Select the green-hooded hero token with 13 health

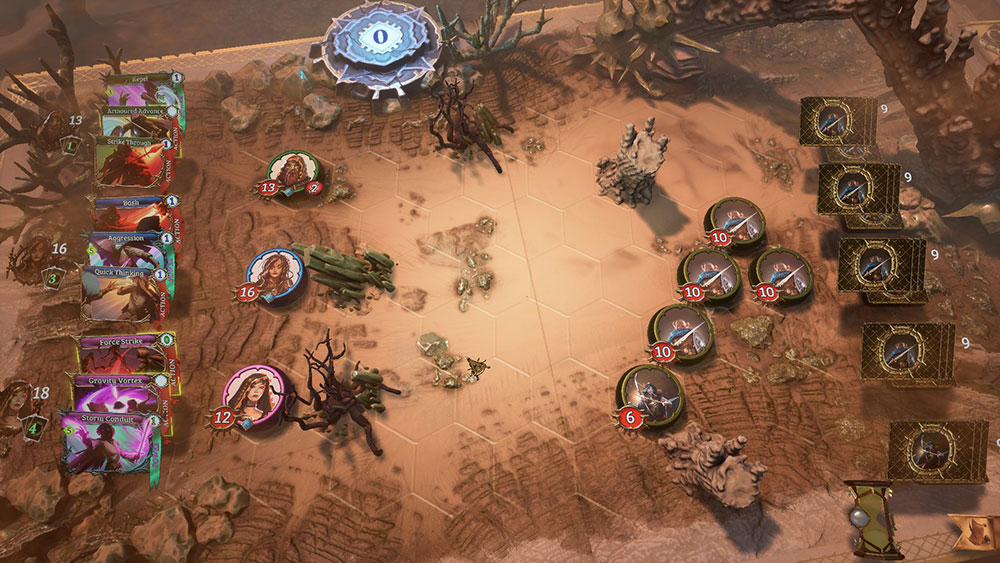292,173
